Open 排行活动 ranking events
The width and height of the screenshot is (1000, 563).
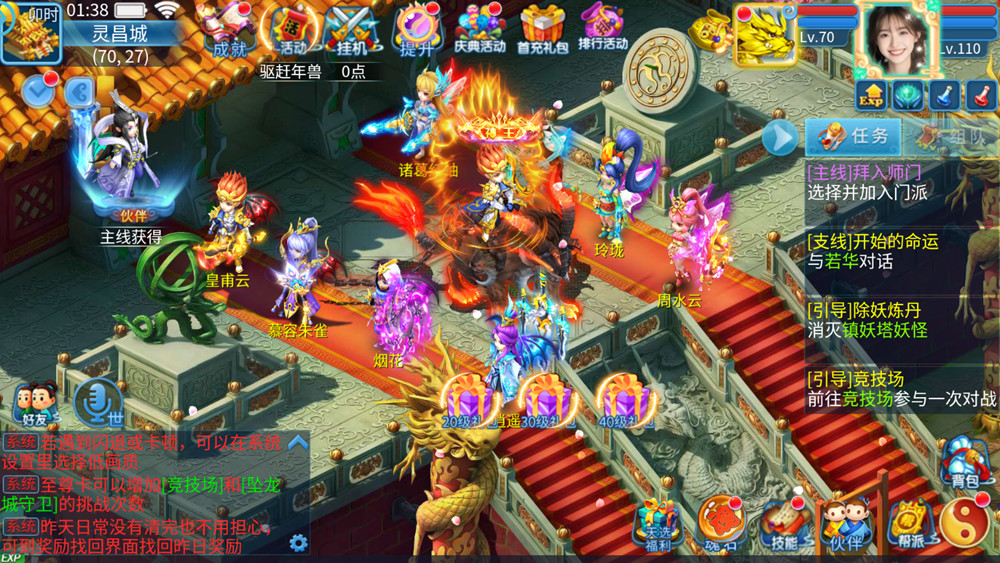[602, 28]
